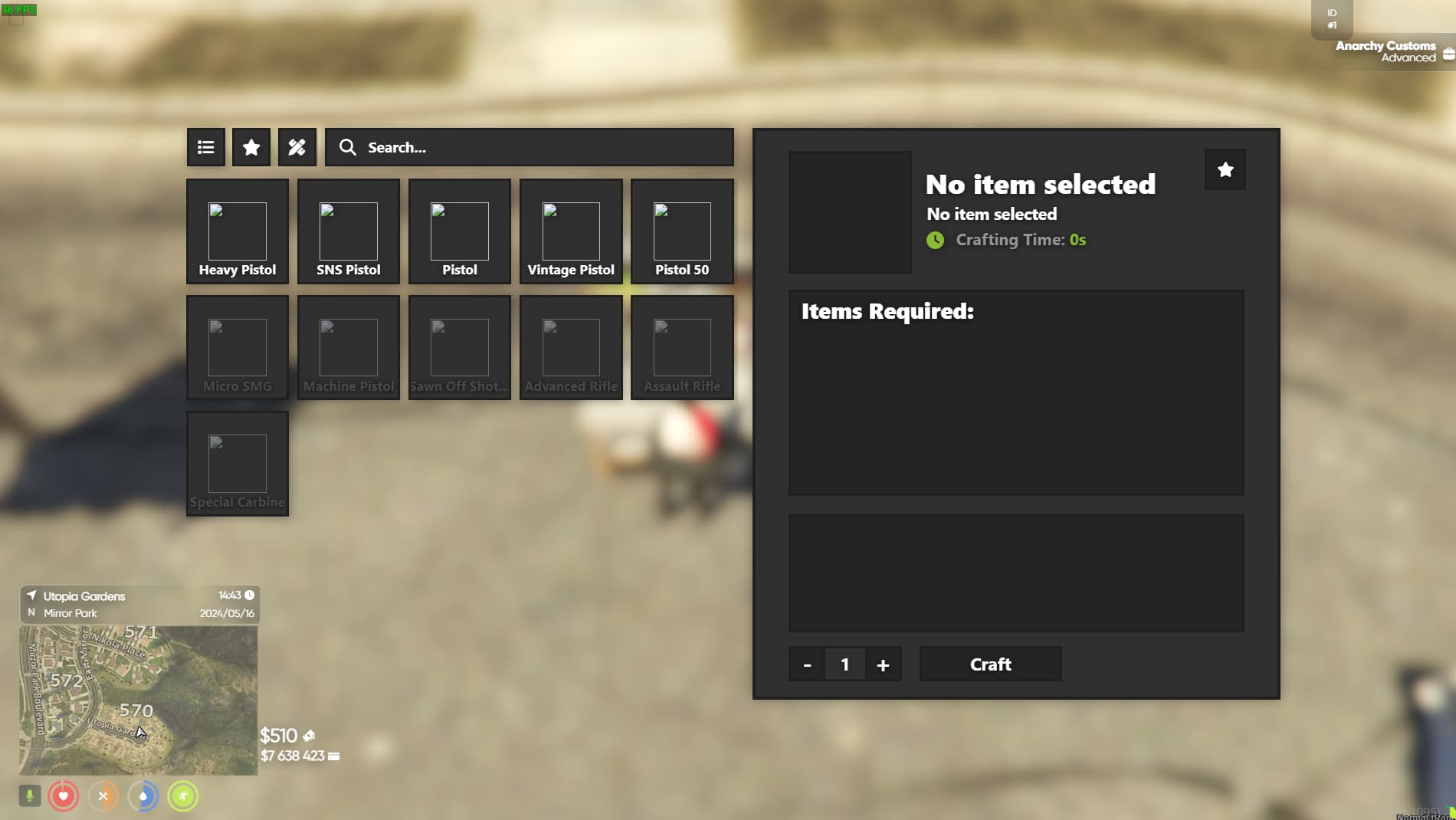Viewport: 1456px width, 820px height.
Task: Click the Anarchy Customs briefcase icon
Action: point(1448,53)
